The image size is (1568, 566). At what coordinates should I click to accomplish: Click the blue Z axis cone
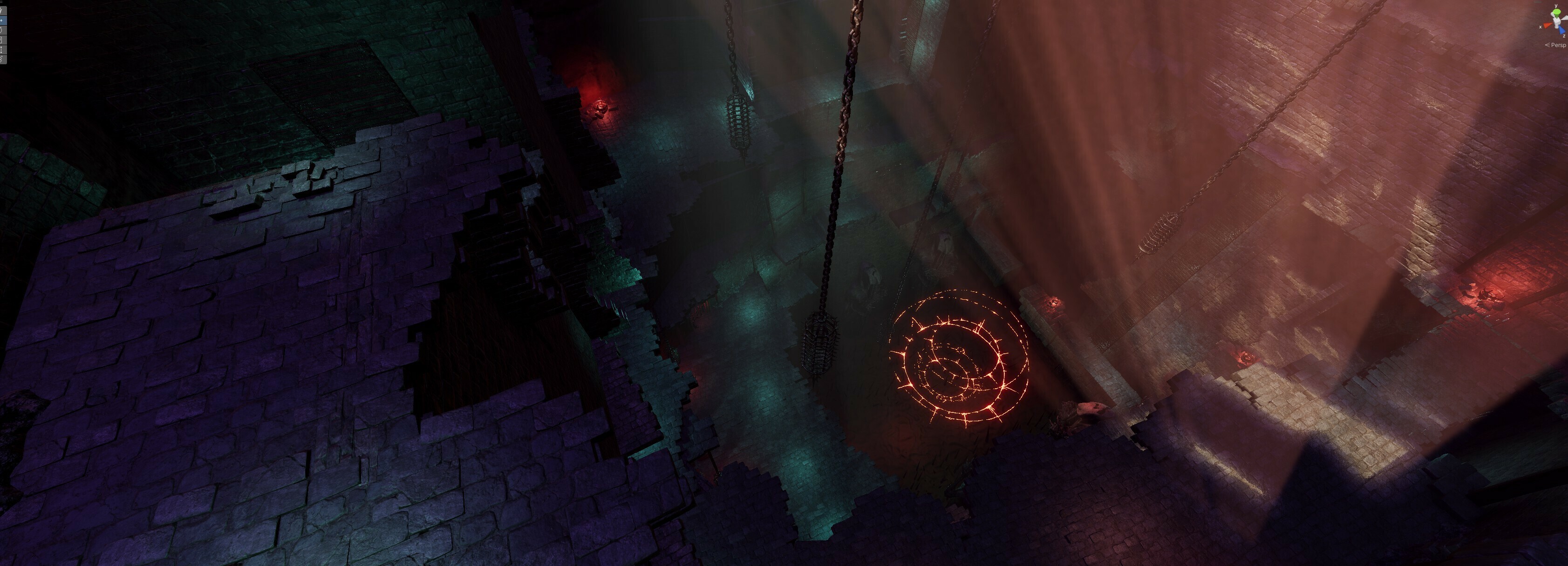[1562, 30]
